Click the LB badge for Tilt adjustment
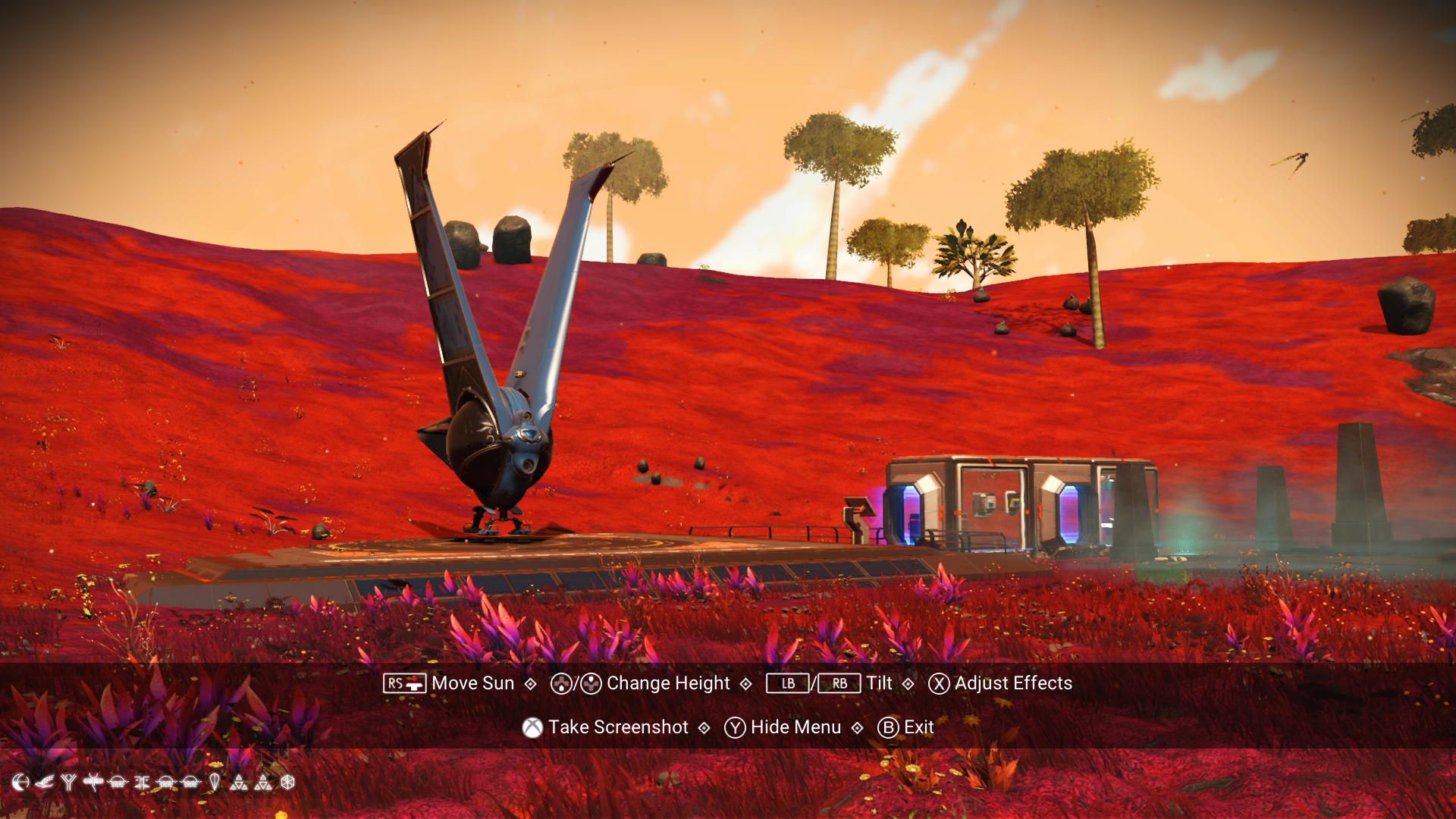 tap(787, 683)
